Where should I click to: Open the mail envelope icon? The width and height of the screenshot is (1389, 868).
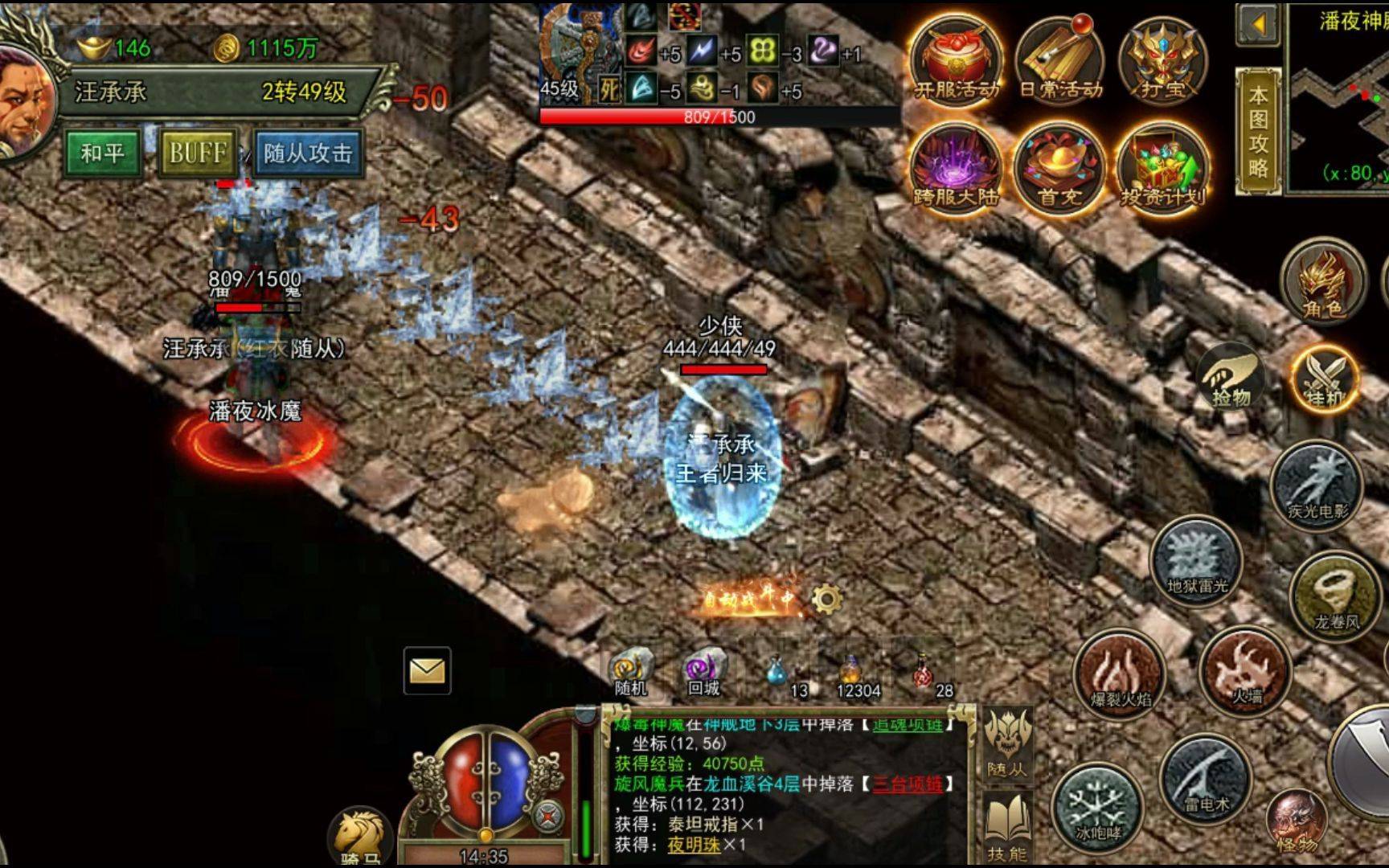click(427, 670)
